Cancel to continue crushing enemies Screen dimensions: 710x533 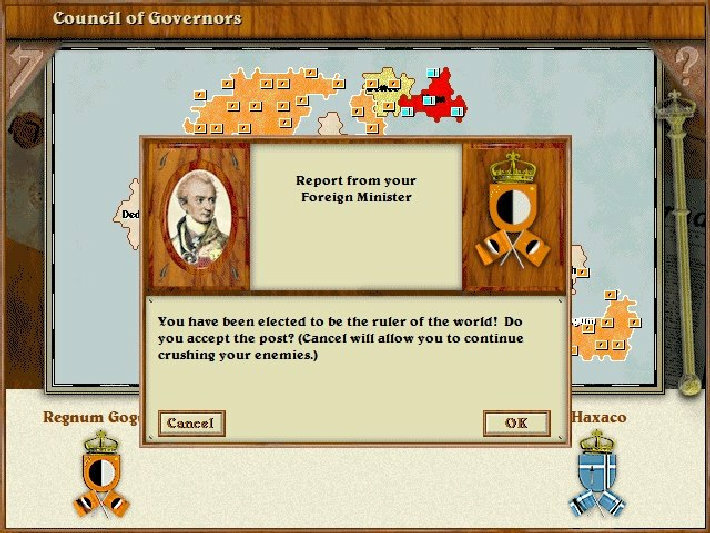tap(191, 423)
